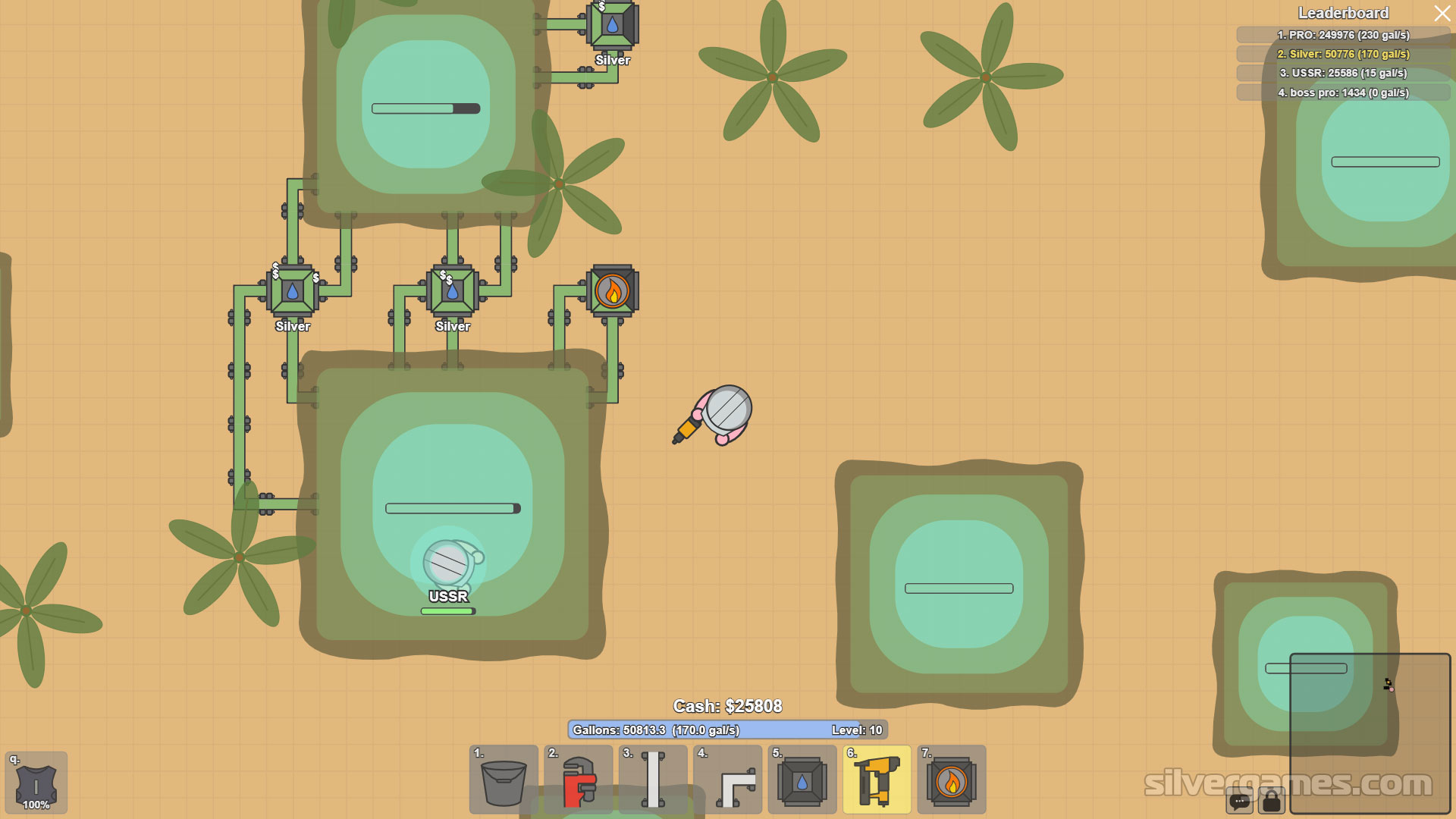Select the bucket in hotbar slot 1
This screenshot has height=819, width=1456.
click(x=504, y=780)
